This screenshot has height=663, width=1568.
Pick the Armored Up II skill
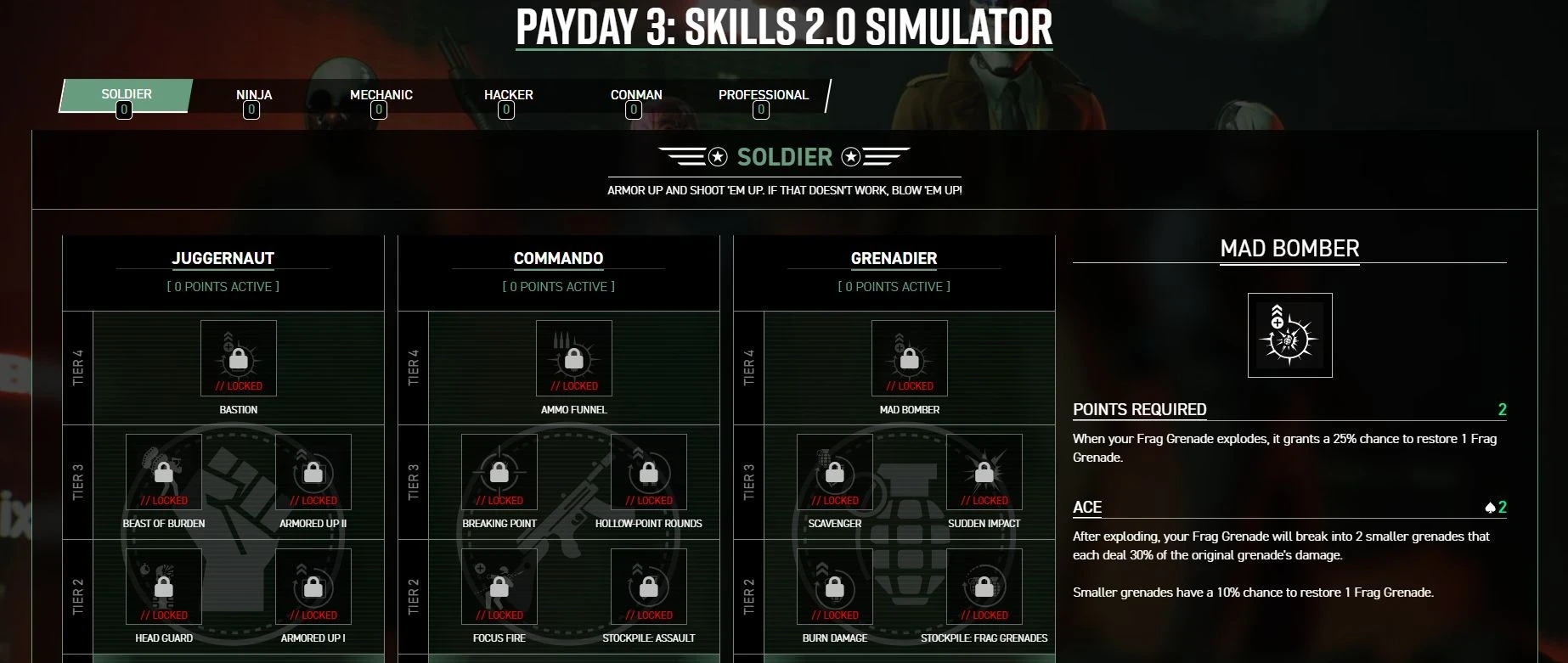313,473
